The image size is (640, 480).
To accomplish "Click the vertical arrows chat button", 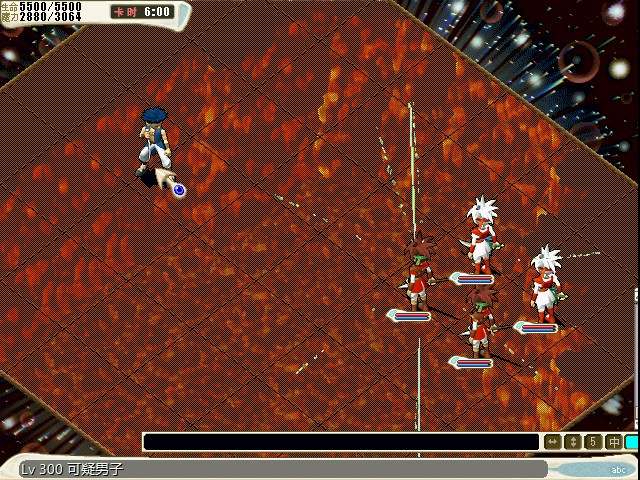I will [573, 441].
